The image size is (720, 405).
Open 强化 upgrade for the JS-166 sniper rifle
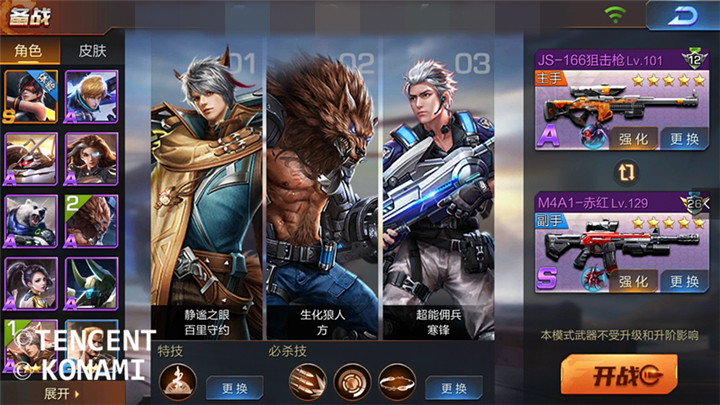tap(632, 138)
